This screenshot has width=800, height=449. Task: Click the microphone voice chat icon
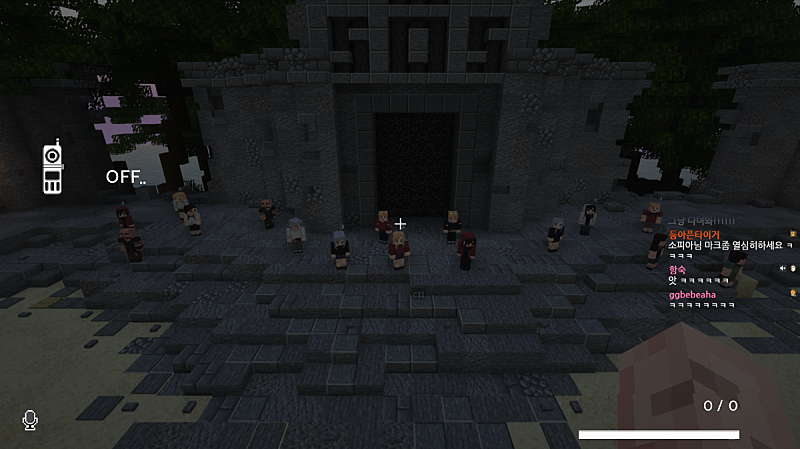point(30,421)
